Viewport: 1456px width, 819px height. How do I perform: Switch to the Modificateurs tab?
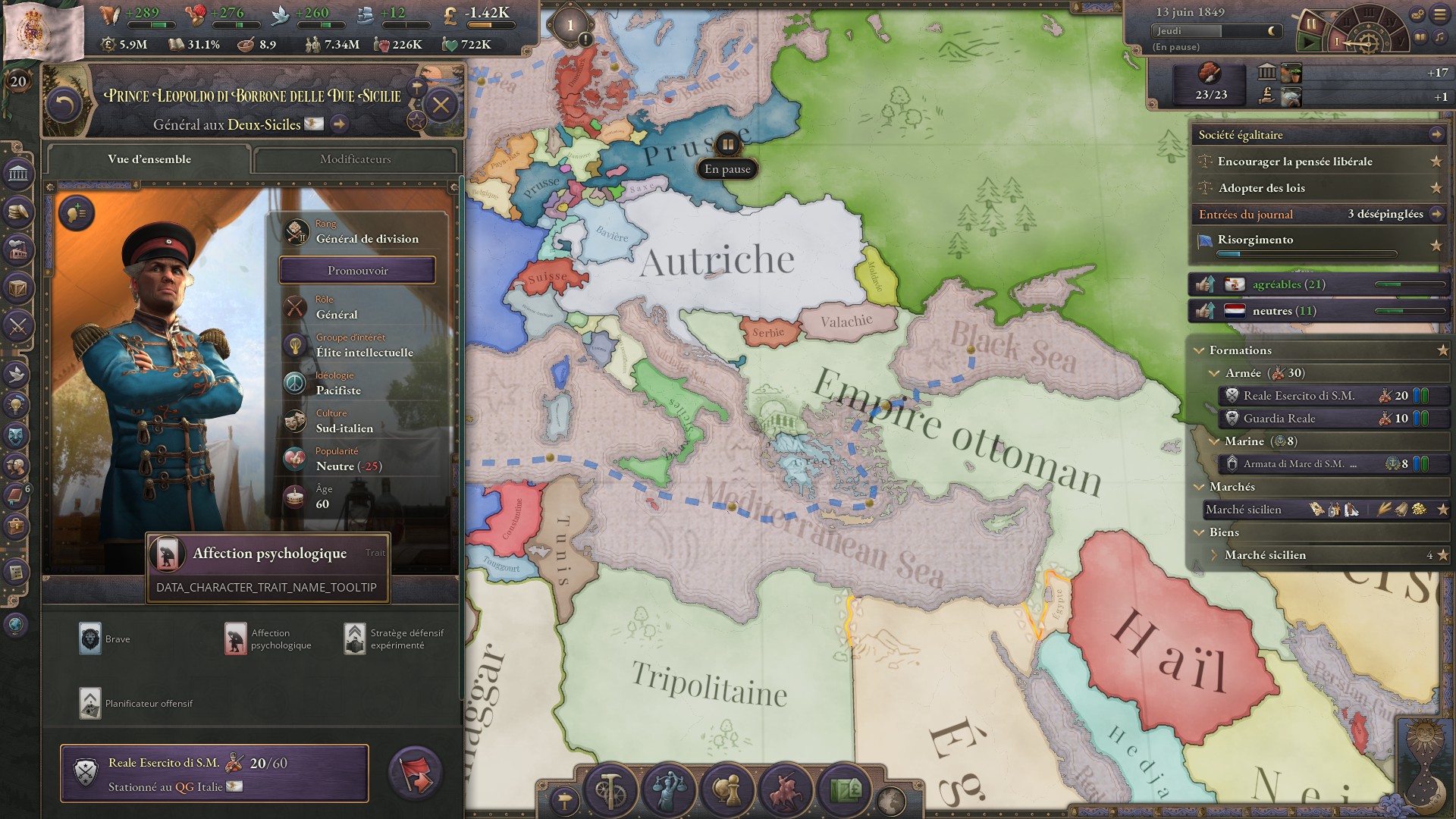tap(355, 159)
